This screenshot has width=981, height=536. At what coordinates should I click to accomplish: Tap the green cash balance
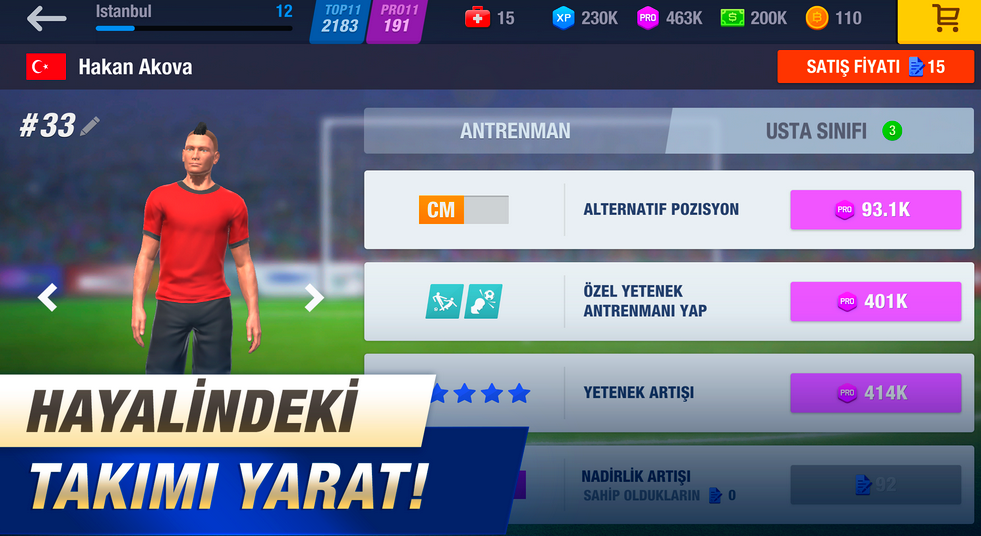[x=754, y=18]
